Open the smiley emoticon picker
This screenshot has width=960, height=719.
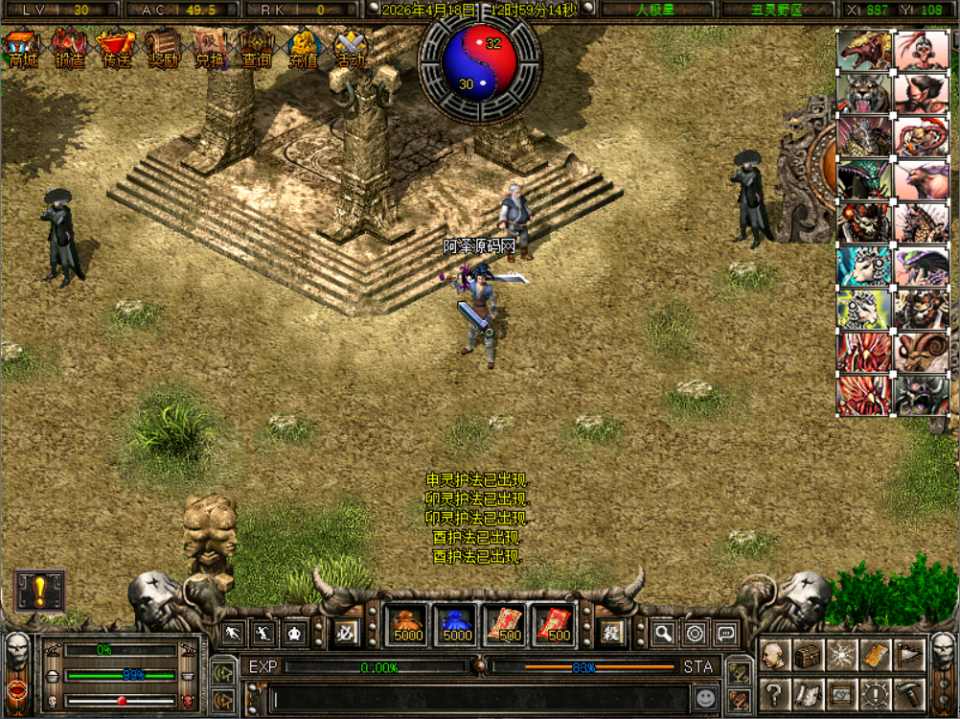click(x=706, y=697)
